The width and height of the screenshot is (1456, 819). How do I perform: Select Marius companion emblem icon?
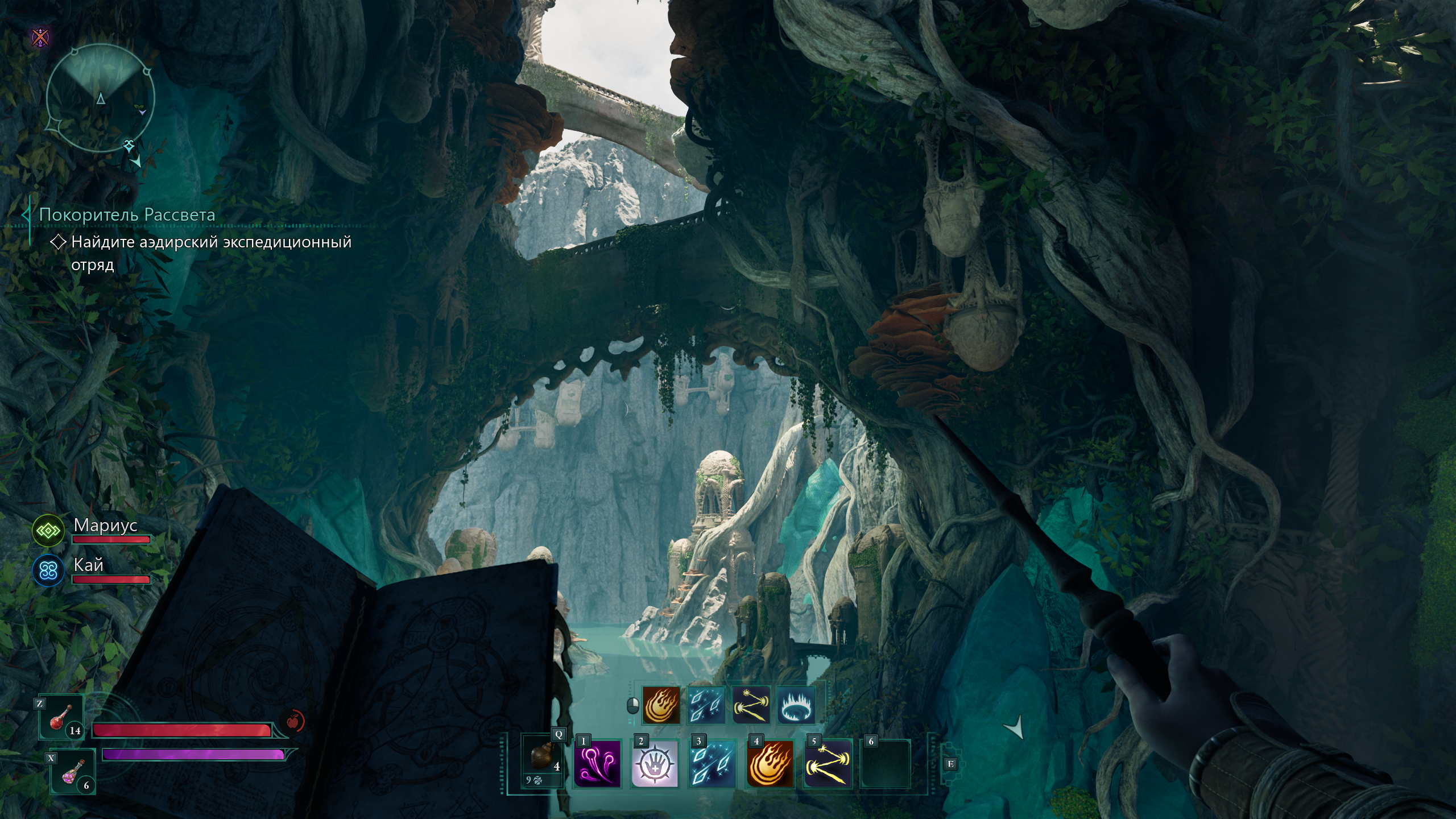[x=48, y=531]
